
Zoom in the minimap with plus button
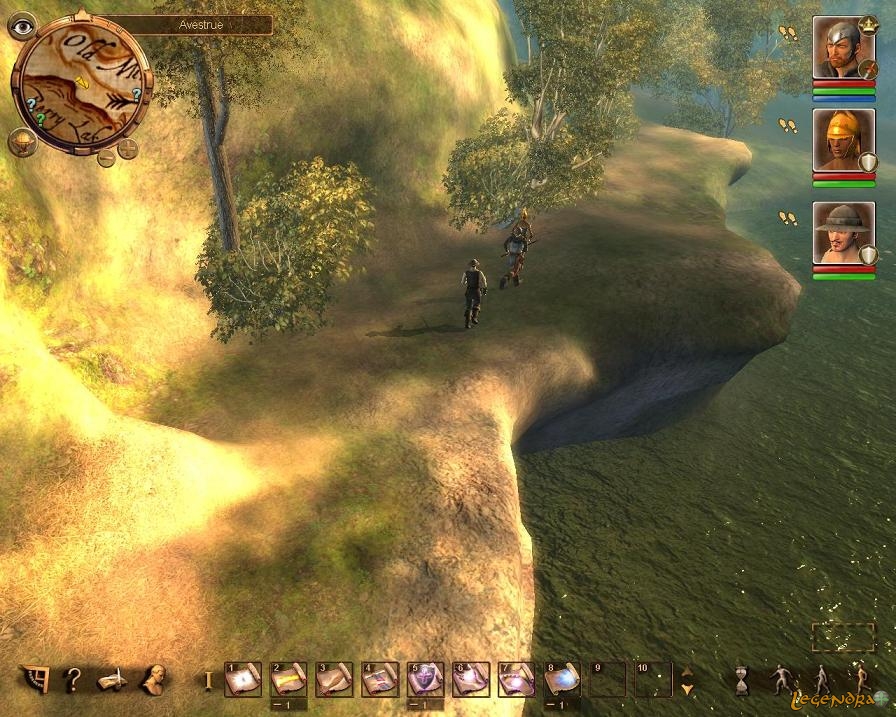(x=128, y=150)
